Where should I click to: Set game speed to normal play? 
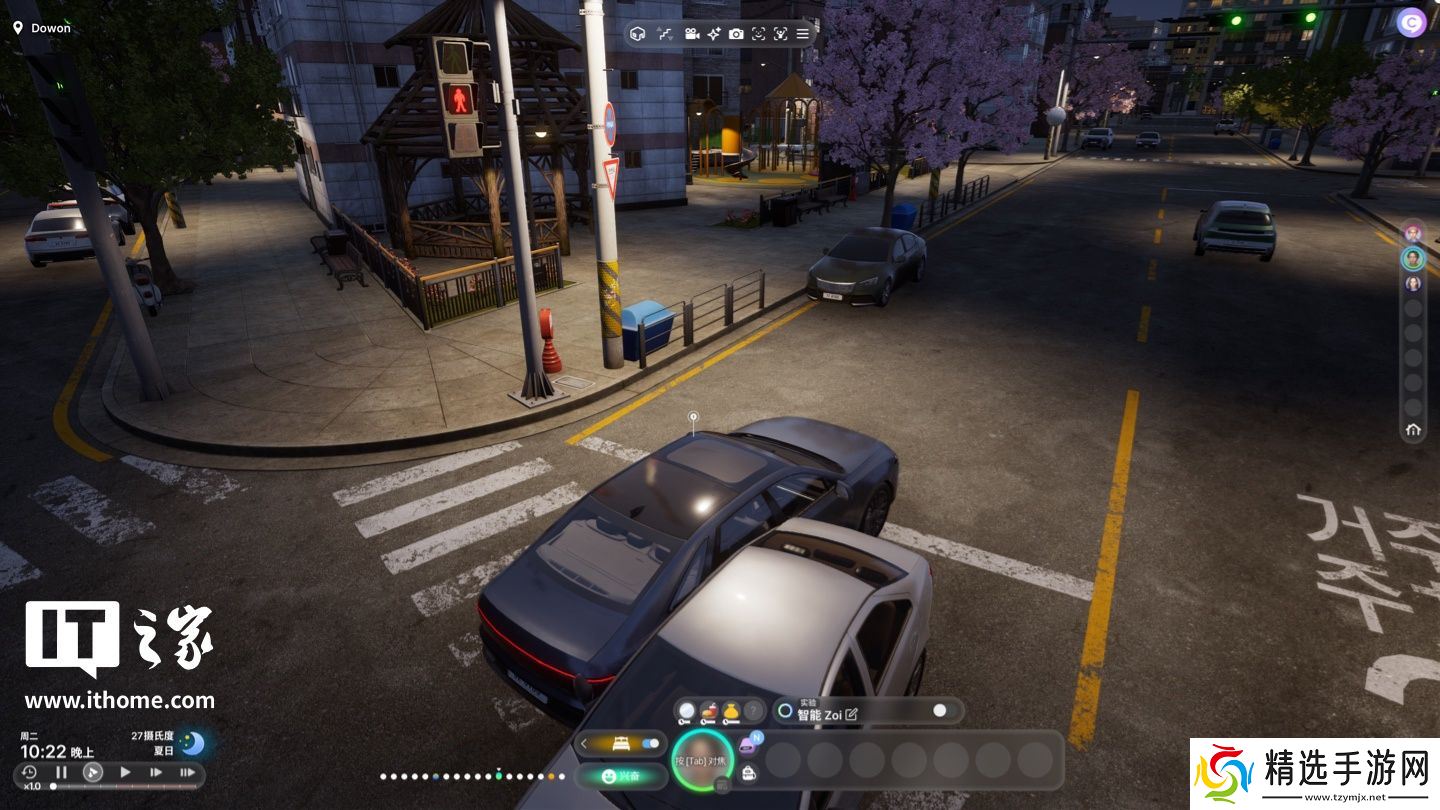point(125,772)
